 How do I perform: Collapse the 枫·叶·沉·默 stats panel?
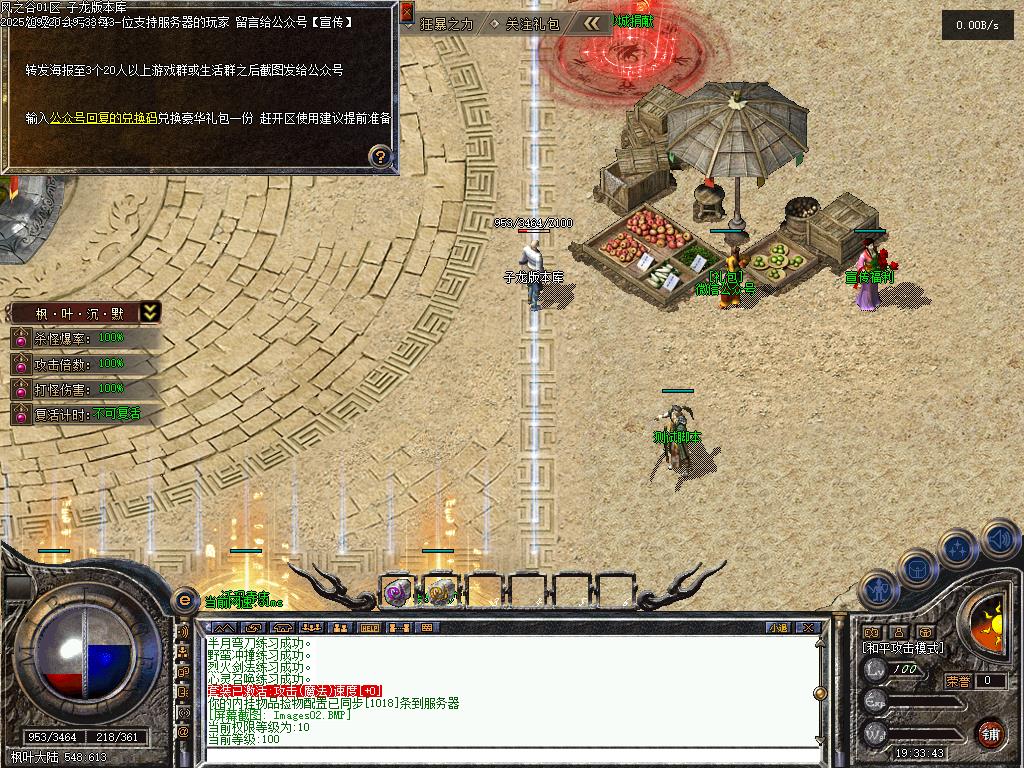coord(149,312)
